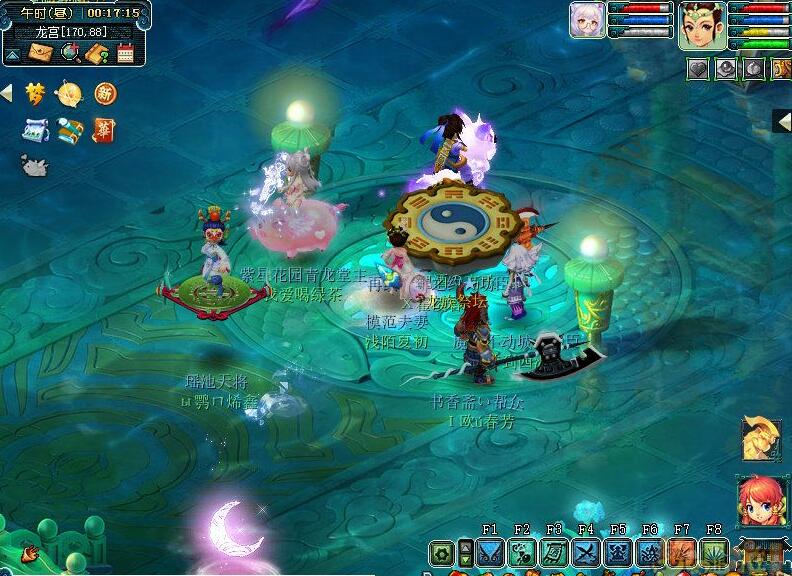
Task: Click the grey flying pig icon
Action: tap(35, 166)
